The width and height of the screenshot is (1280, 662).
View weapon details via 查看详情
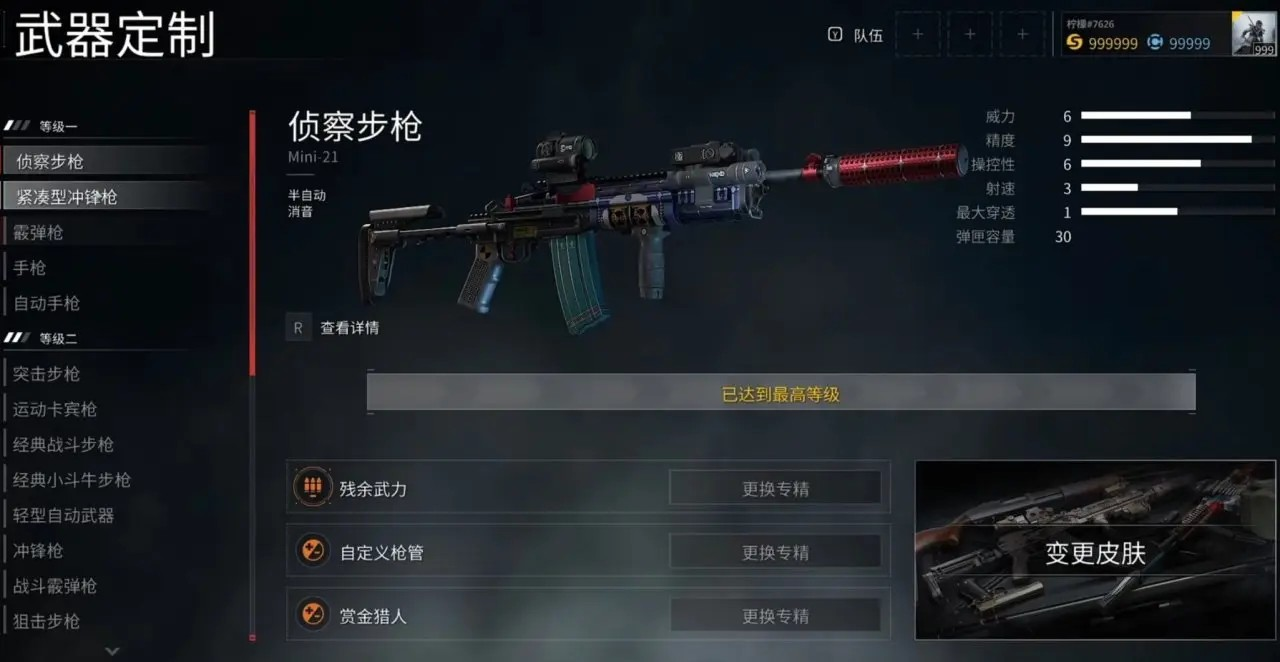(349, 328)
